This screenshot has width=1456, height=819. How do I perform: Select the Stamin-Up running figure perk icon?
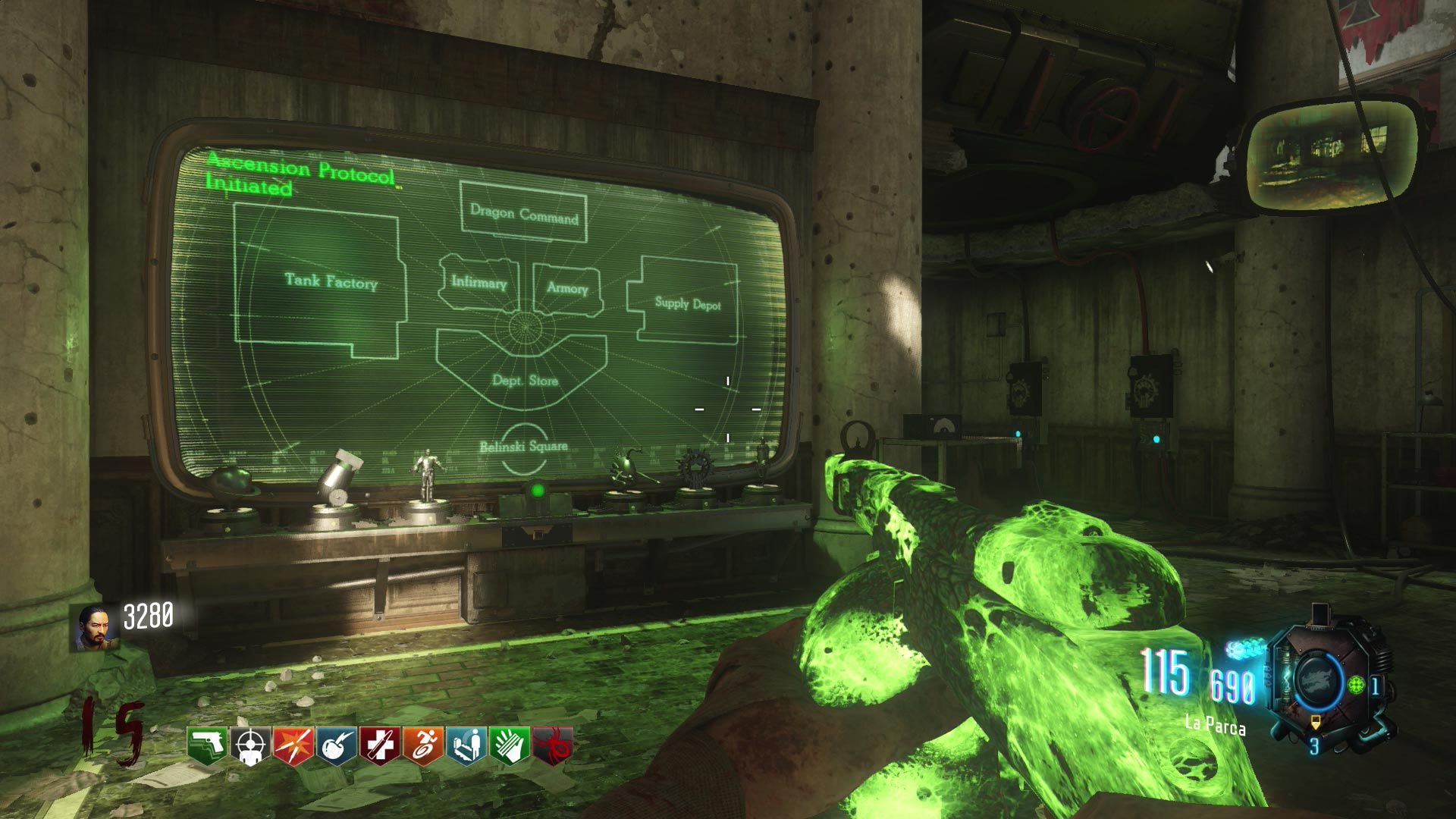click(x=422, y=746)
